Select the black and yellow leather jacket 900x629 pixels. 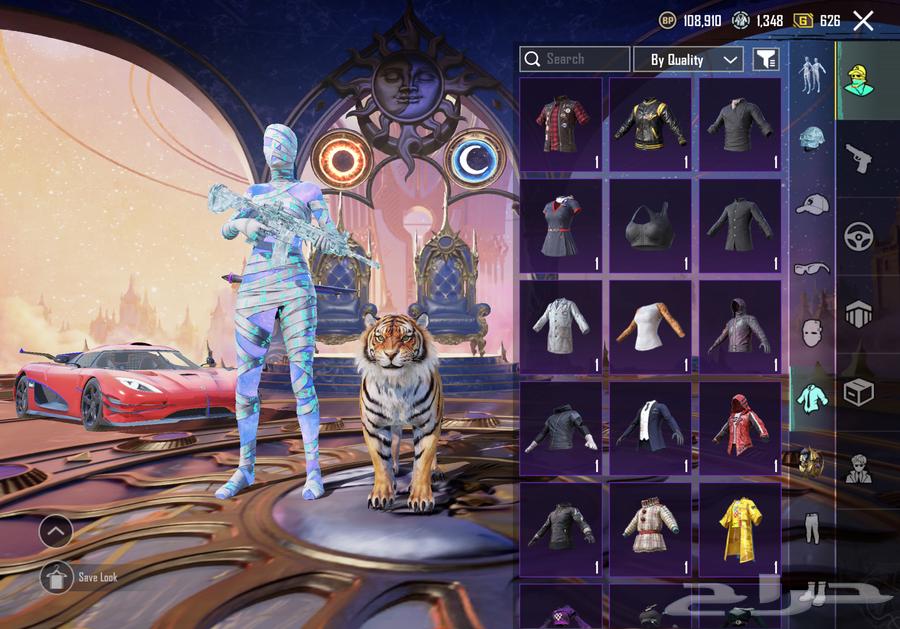pos(650,124)
